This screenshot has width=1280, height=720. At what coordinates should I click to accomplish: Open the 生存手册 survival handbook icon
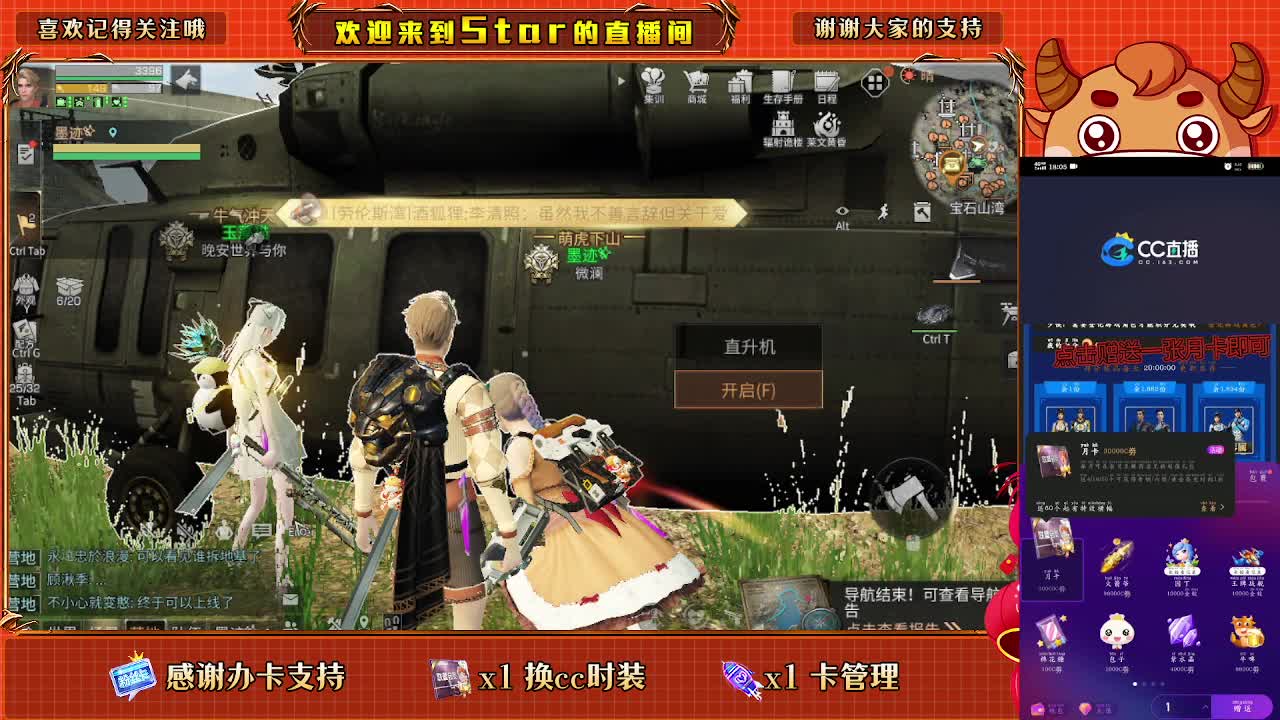pos(781,82)
